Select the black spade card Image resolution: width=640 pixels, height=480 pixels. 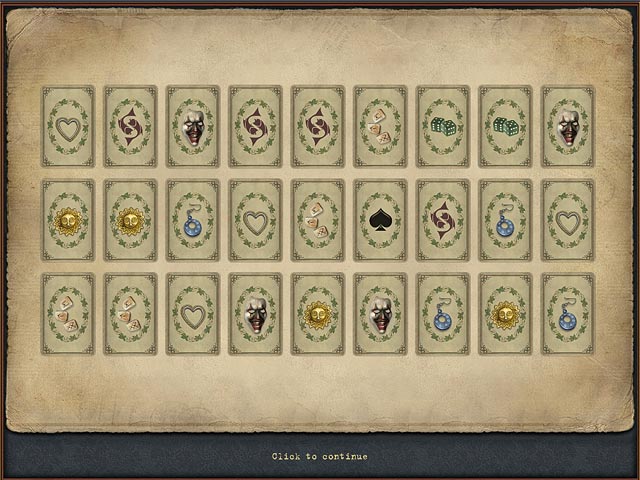tap(380, 220)
